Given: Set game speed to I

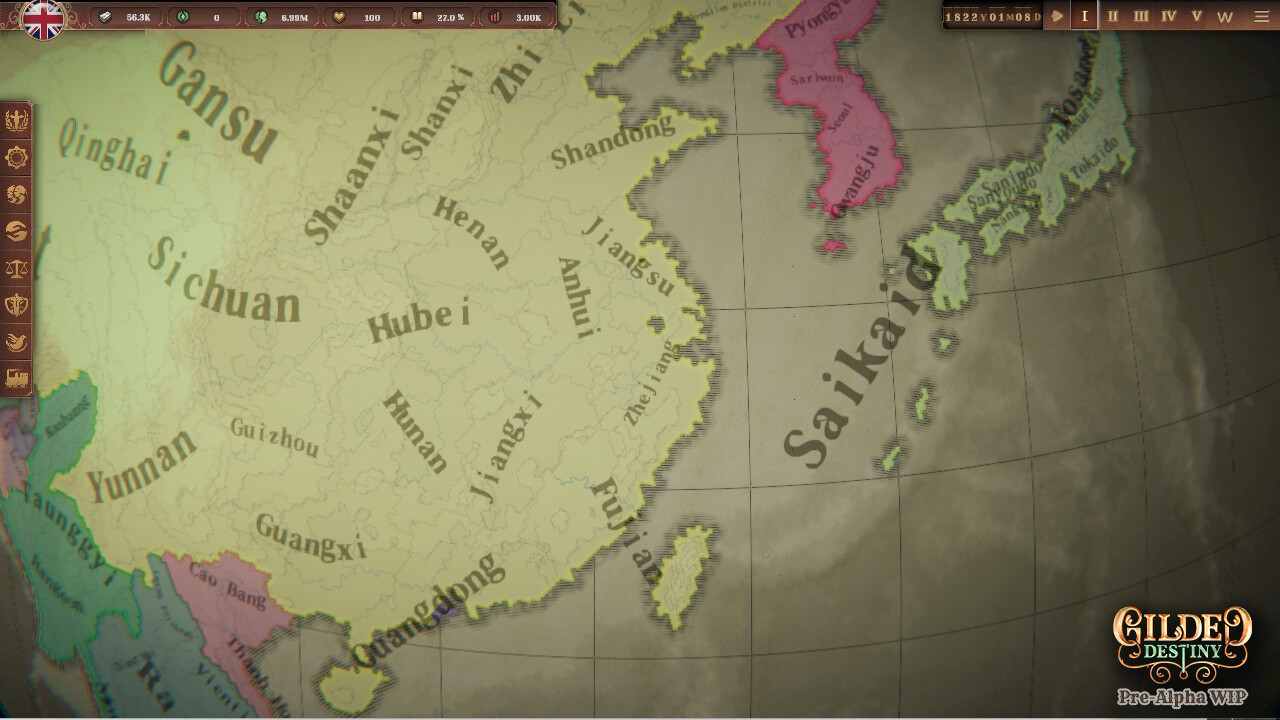Looking at the screenshot, I should (1083, 16).
